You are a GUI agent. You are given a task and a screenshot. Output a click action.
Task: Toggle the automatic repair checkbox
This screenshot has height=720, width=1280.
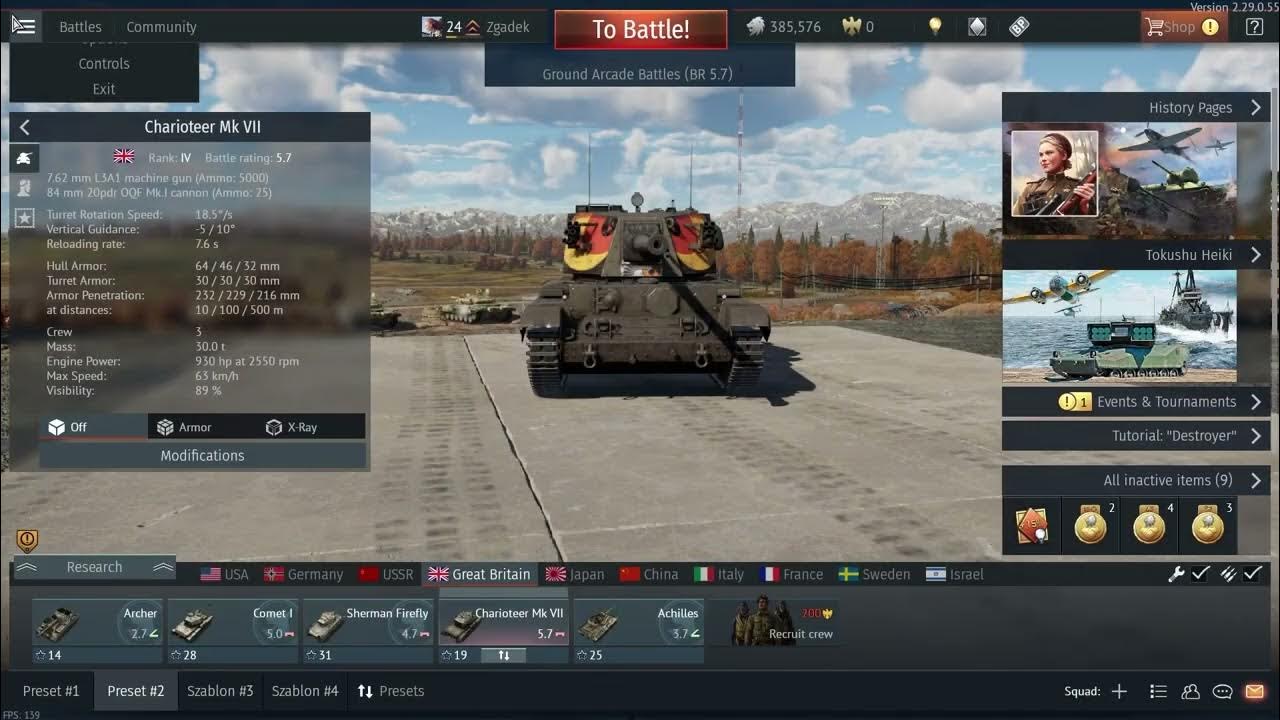point(1201,575)
